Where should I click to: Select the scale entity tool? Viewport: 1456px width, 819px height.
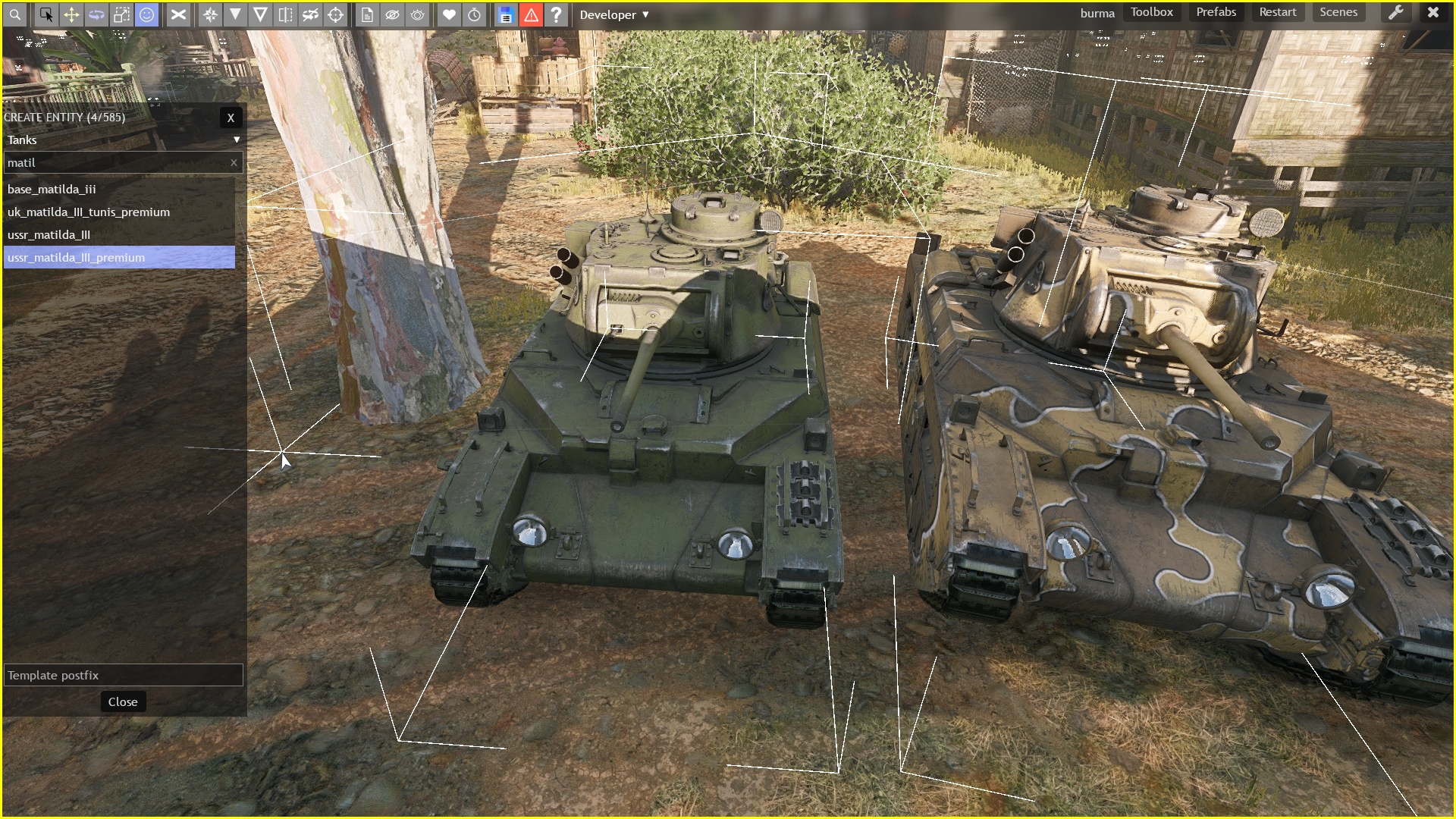[x=121, y=14]
